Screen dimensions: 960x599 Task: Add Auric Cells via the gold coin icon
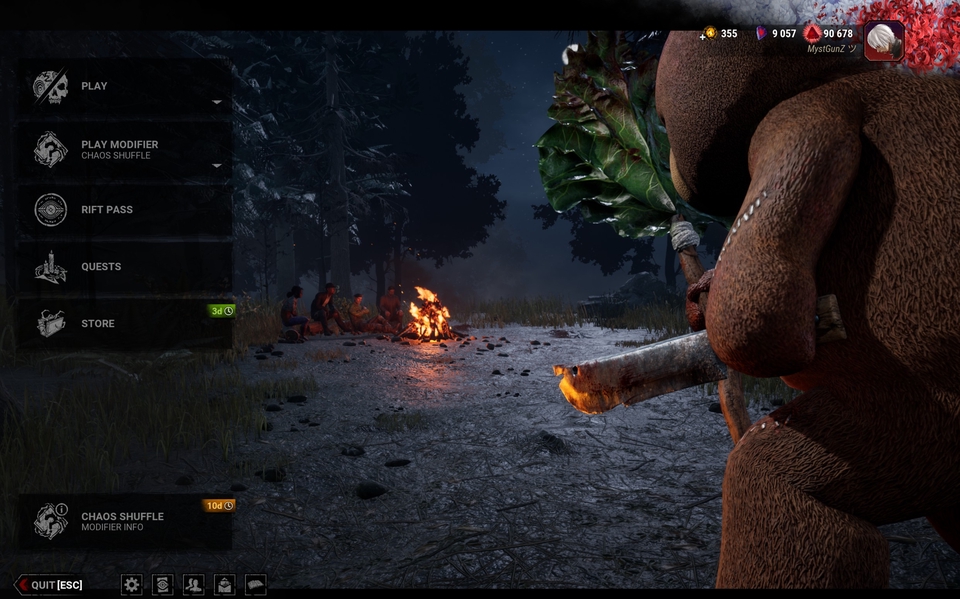click(x=710, y=33)
